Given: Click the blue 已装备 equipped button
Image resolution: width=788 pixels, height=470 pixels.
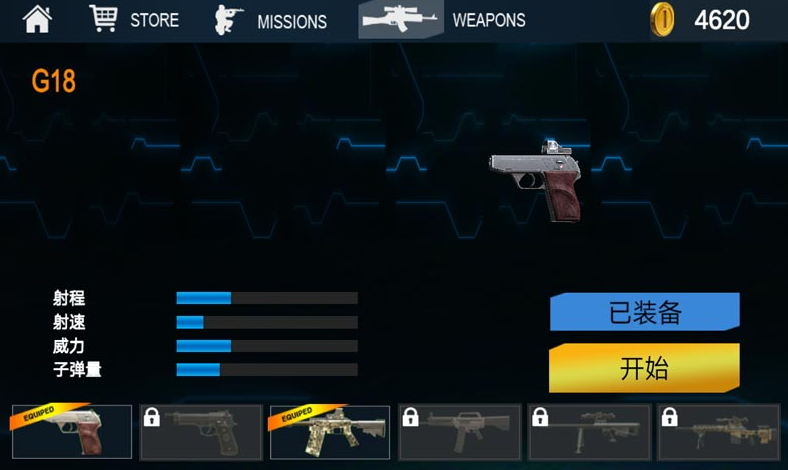Looking at the screenshot, I should coord(645,312).
